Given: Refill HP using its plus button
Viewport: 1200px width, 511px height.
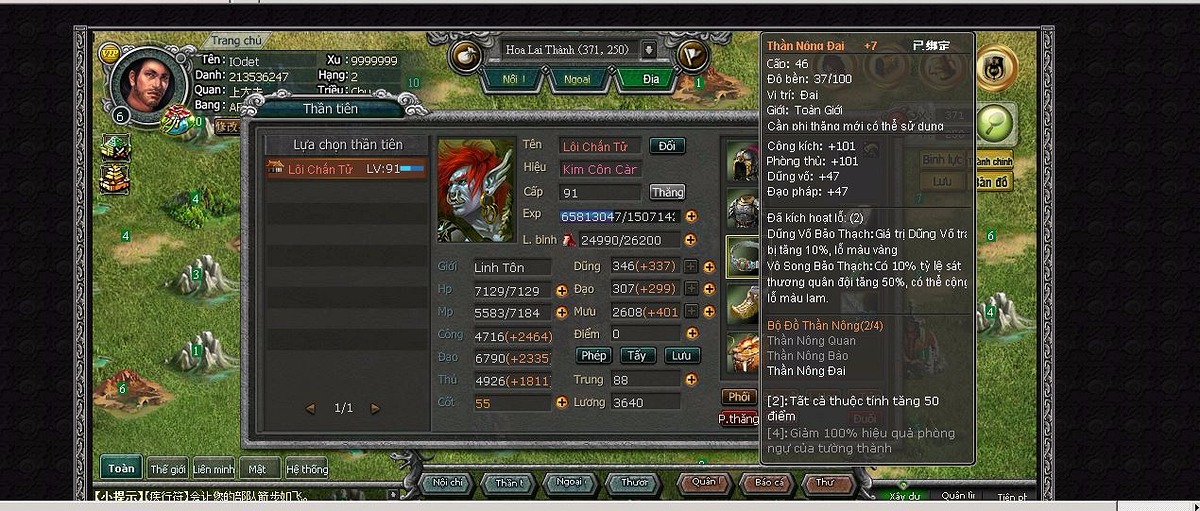Looking at the screenshot, I should click(562, 291).
